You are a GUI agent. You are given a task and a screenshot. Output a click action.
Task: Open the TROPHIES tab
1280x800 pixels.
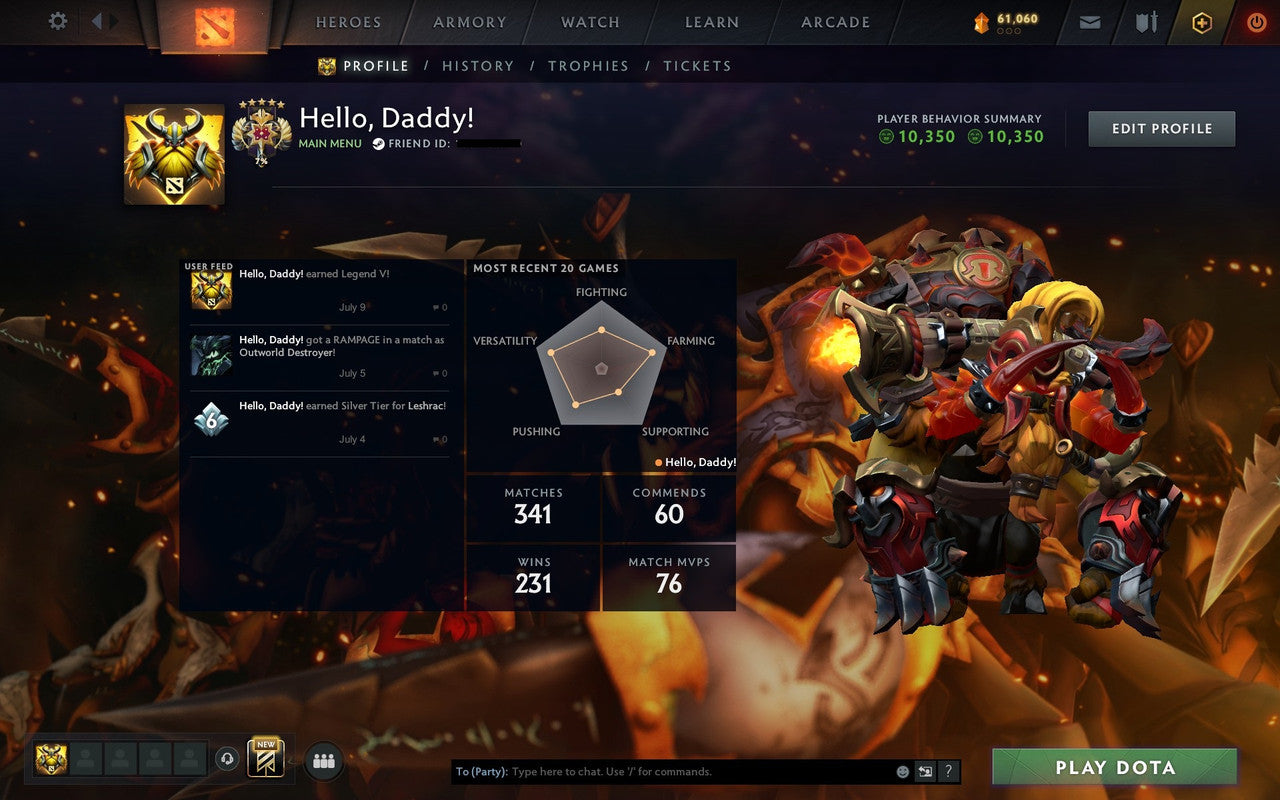(x=588, y=66)
